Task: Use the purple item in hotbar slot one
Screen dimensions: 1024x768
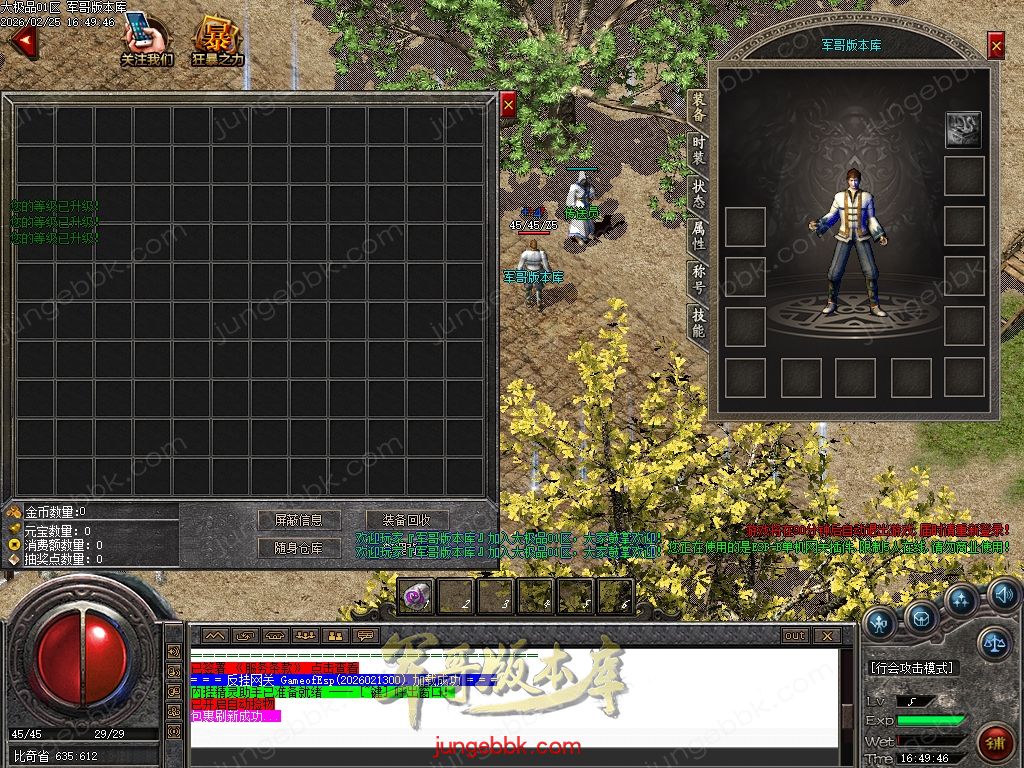Action: coord(415,597)
